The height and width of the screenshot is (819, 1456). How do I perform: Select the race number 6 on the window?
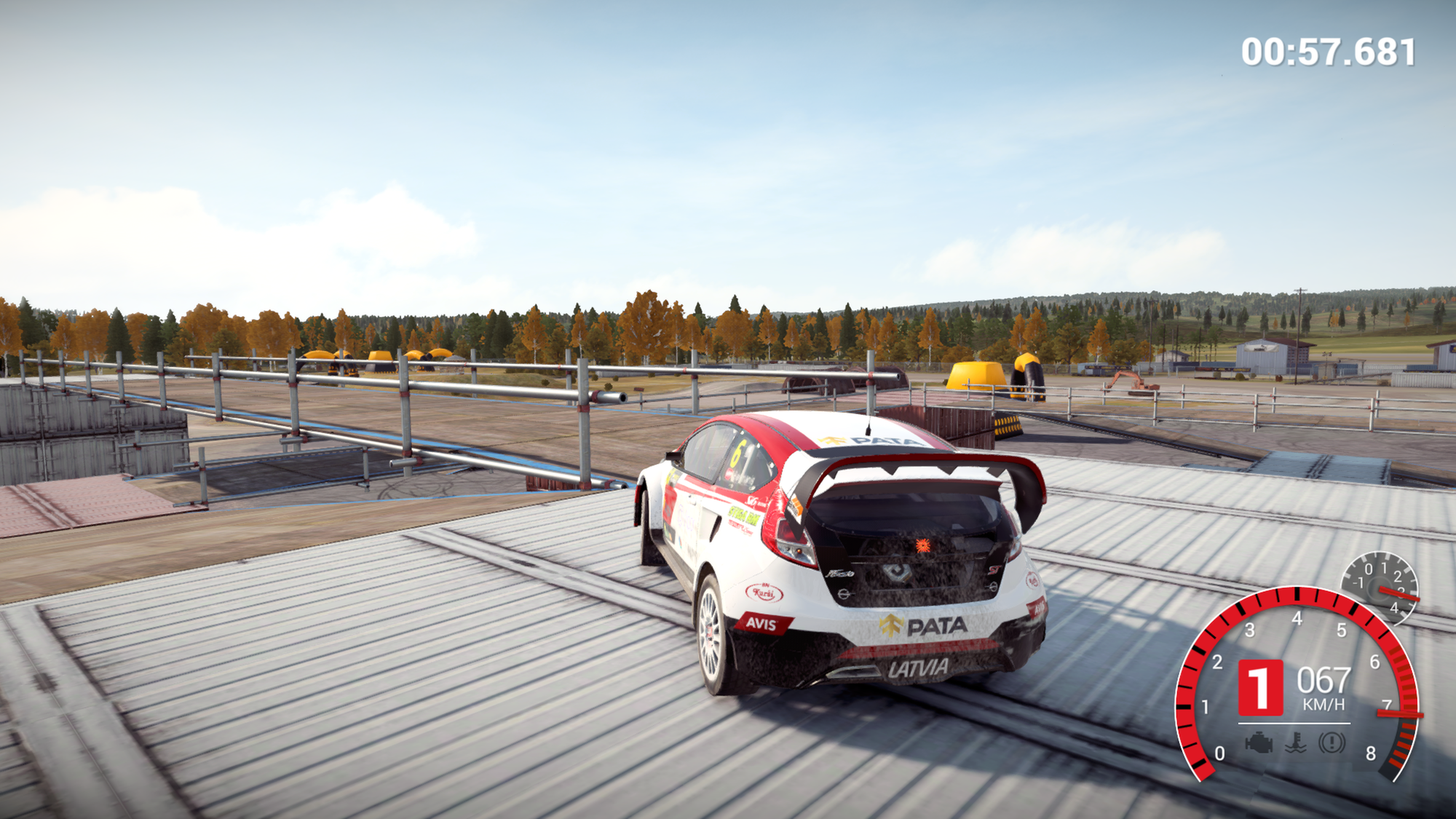(738, 452)
